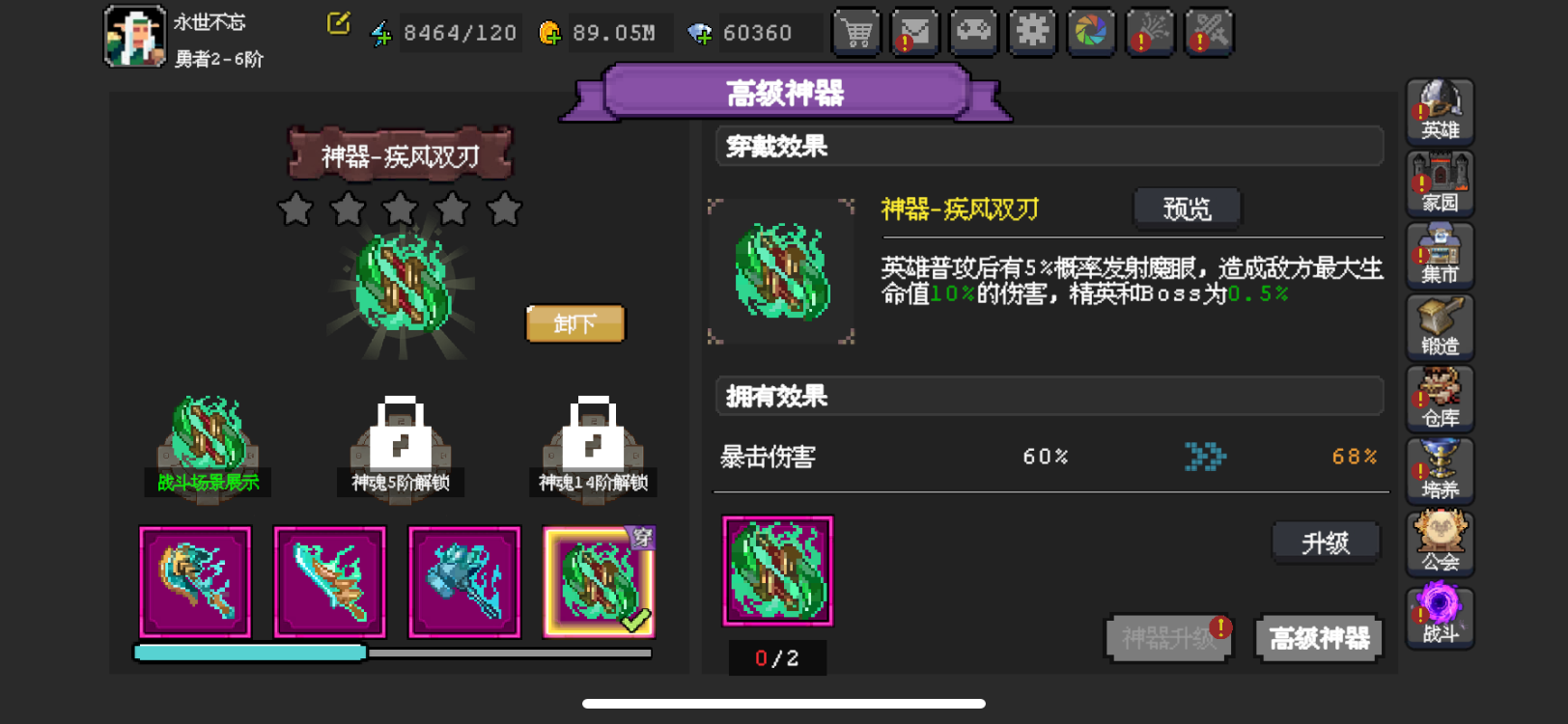
Task: Expand the 穿戴效果 section header
Action: (1049, 146)
